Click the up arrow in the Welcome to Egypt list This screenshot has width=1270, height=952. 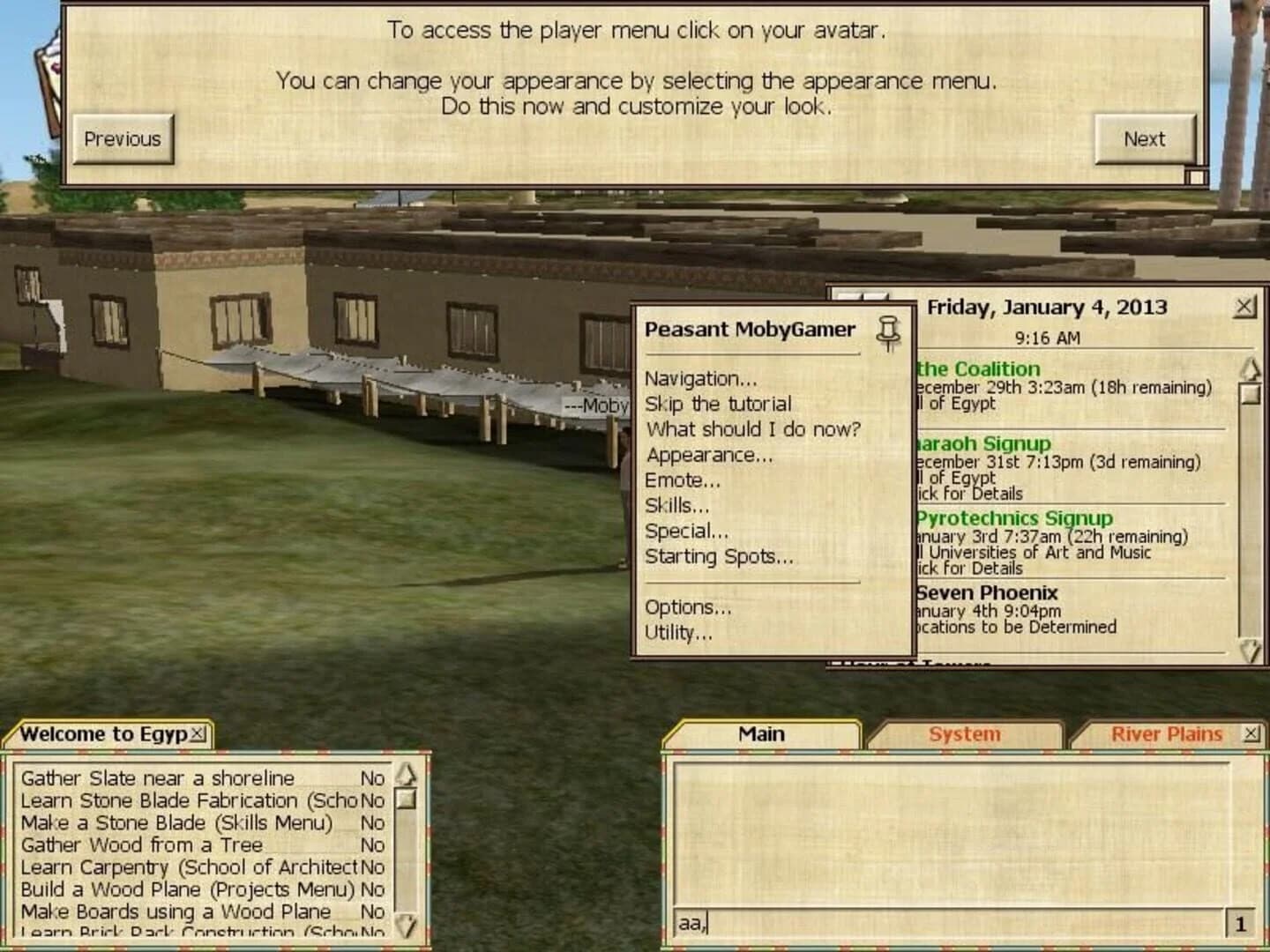pyautogui.click(x=405, y=776)
